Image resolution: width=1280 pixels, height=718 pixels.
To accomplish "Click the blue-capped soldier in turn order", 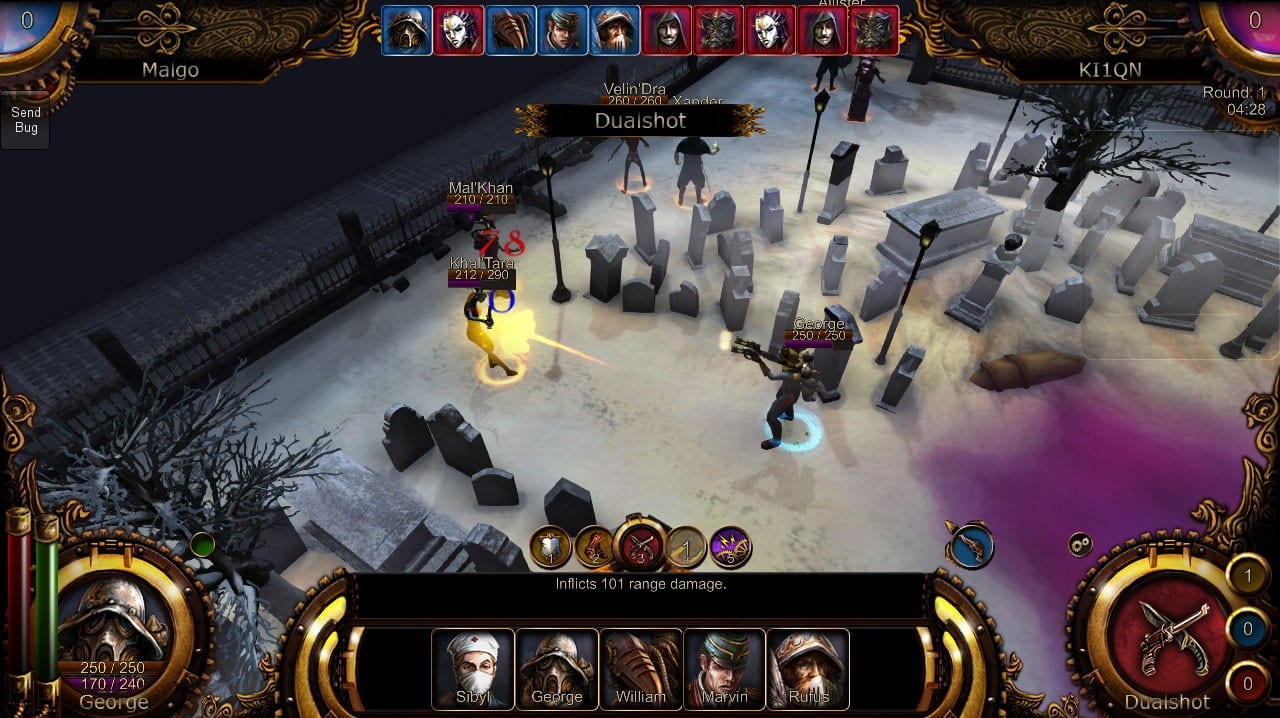I will (563, 30).
